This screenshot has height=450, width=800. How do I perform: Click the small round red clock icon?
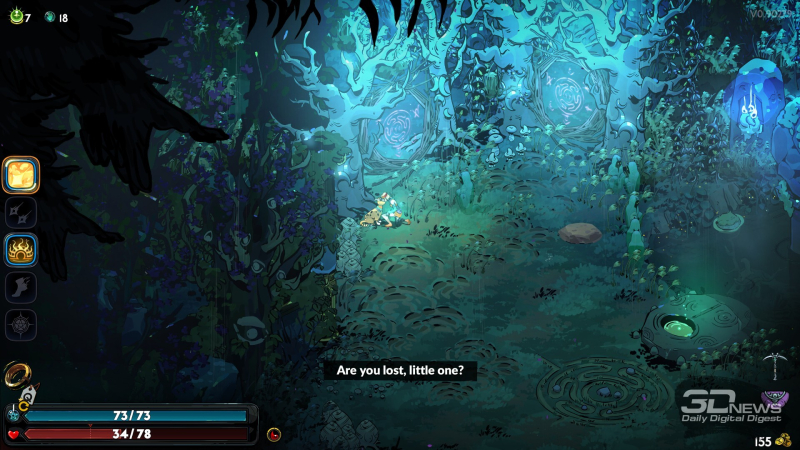[x=274, y=434]
